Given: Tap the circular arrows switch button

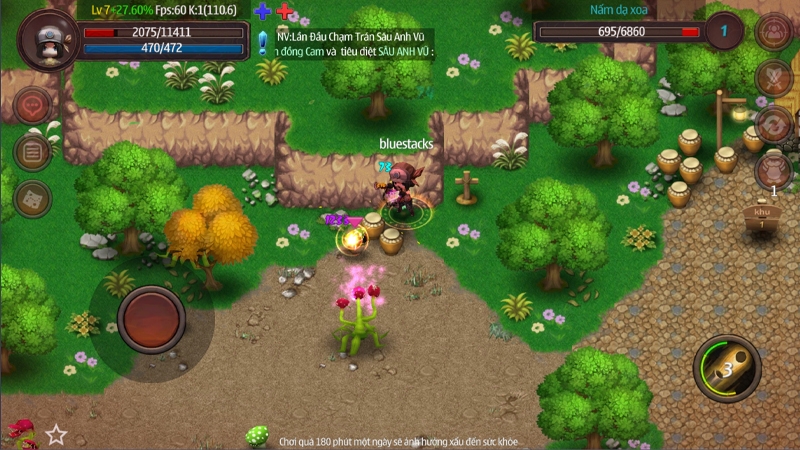Looking at the screenshot, I should [773, 124].
